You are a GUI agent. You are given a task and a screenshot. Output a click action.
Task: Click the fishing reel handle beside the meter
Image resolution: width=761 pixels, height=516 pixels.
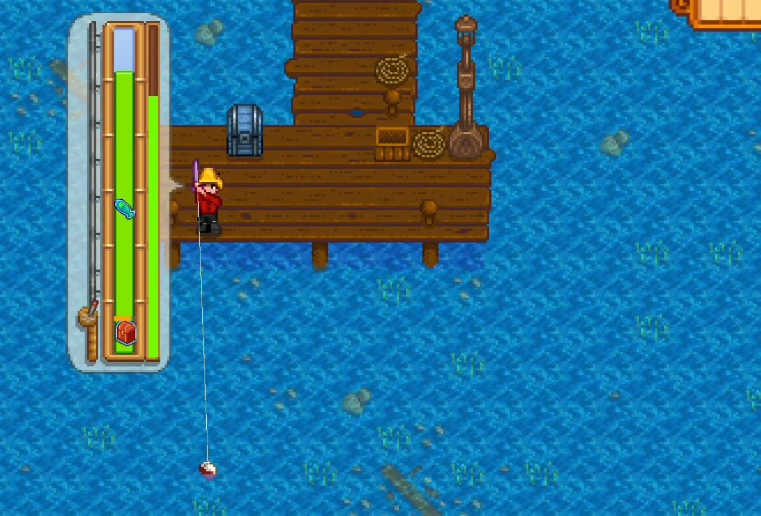[x=88, y=317]
